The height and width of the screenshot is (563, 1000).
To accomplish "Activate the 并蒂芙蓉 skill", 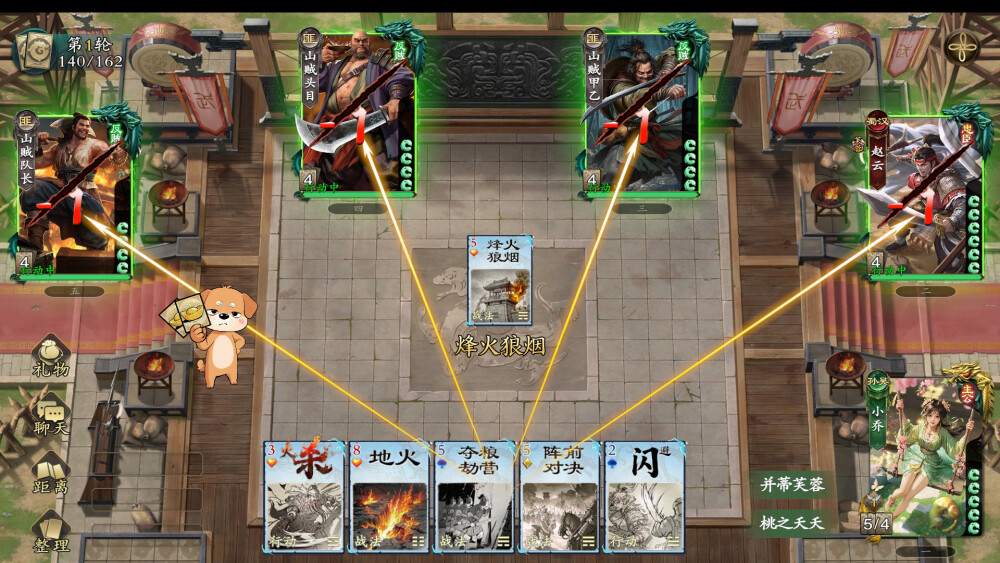I will click(789, 485).
